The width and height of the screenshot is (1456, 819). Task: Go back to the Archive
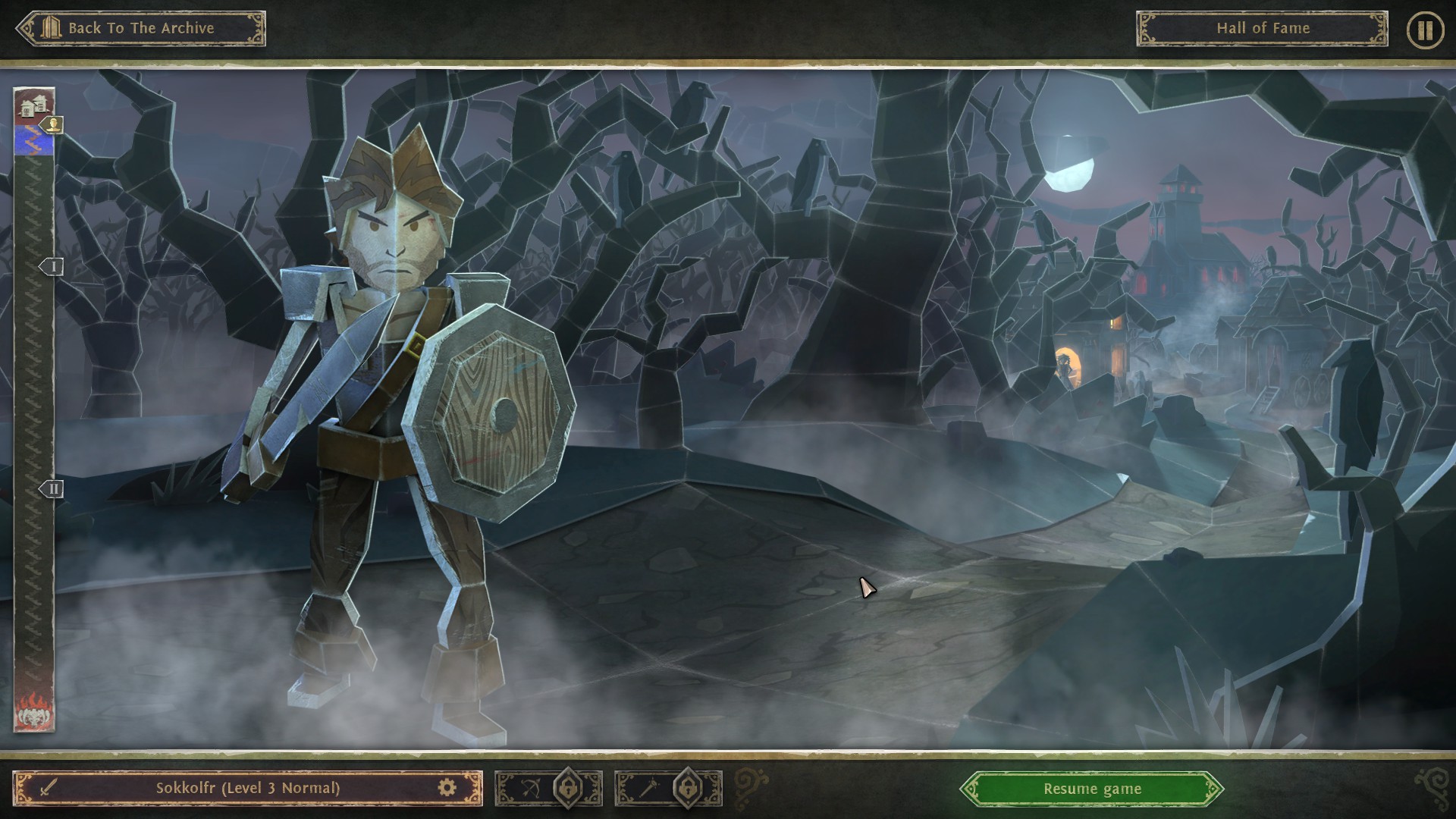[141, 29]
